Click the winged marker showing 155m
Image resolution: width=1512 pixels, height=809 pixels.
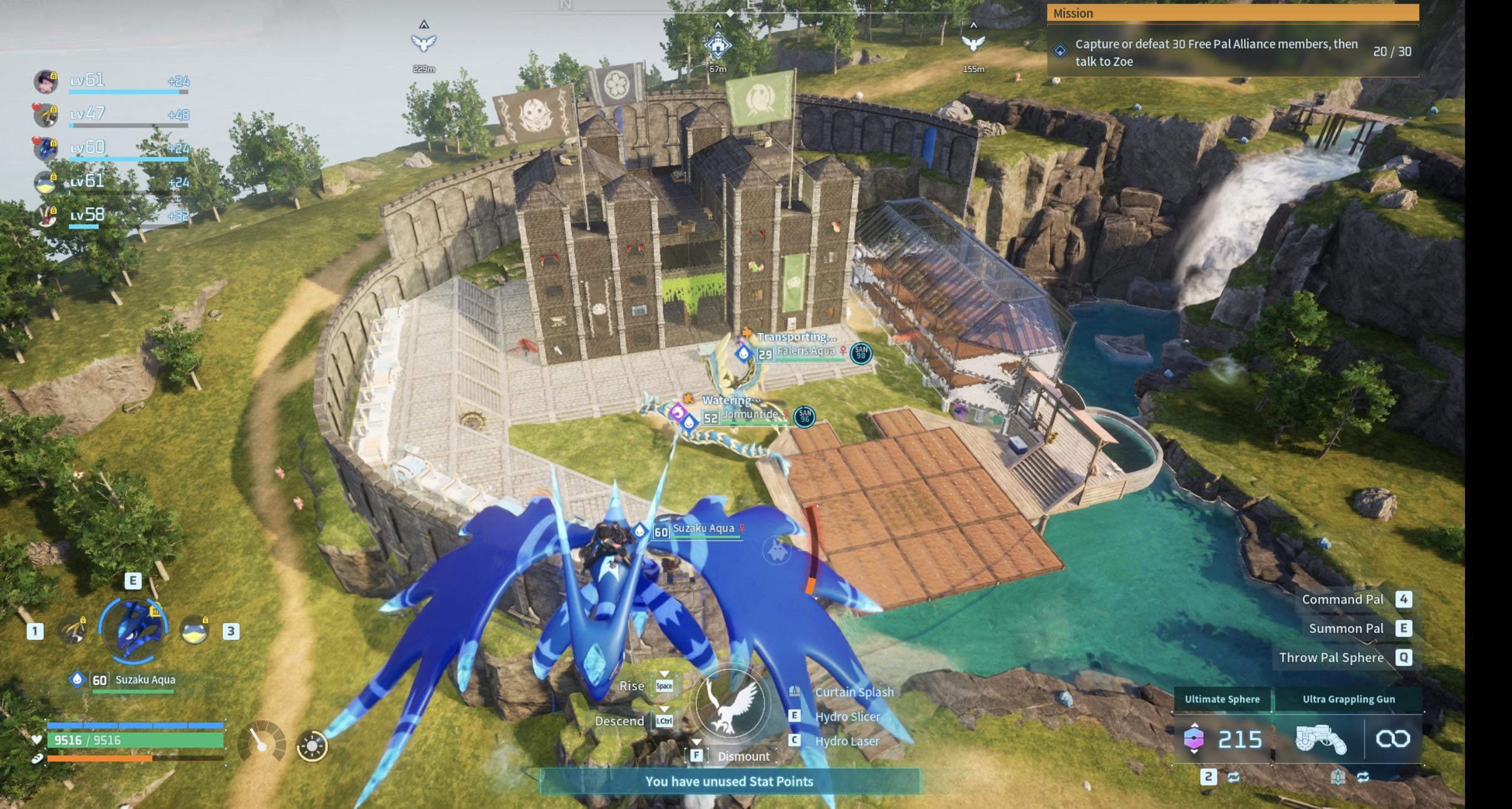(973, 43)
